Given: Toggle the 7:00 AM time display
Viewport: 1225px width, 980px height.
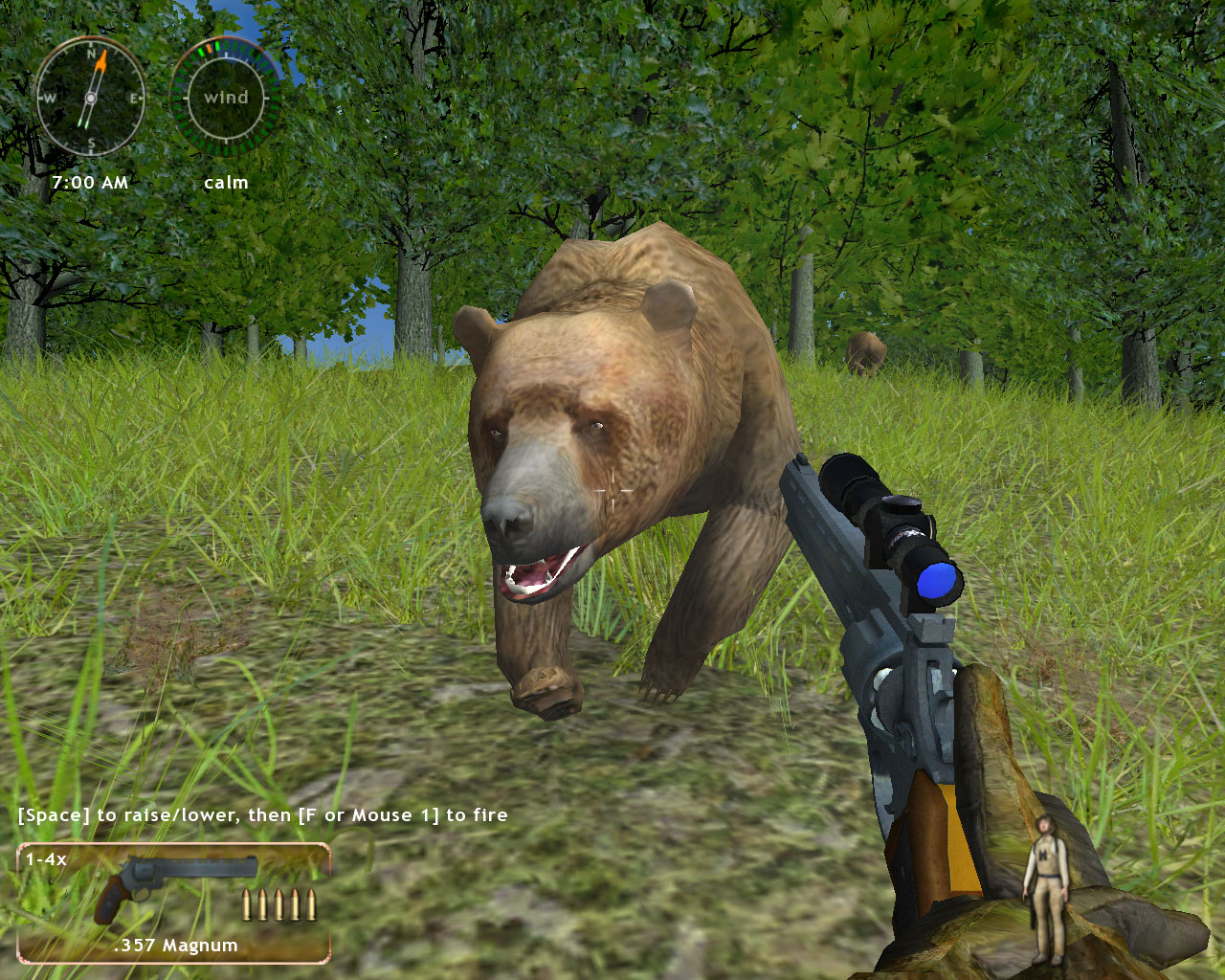Looking at the screenshot, I should point(91,182).
